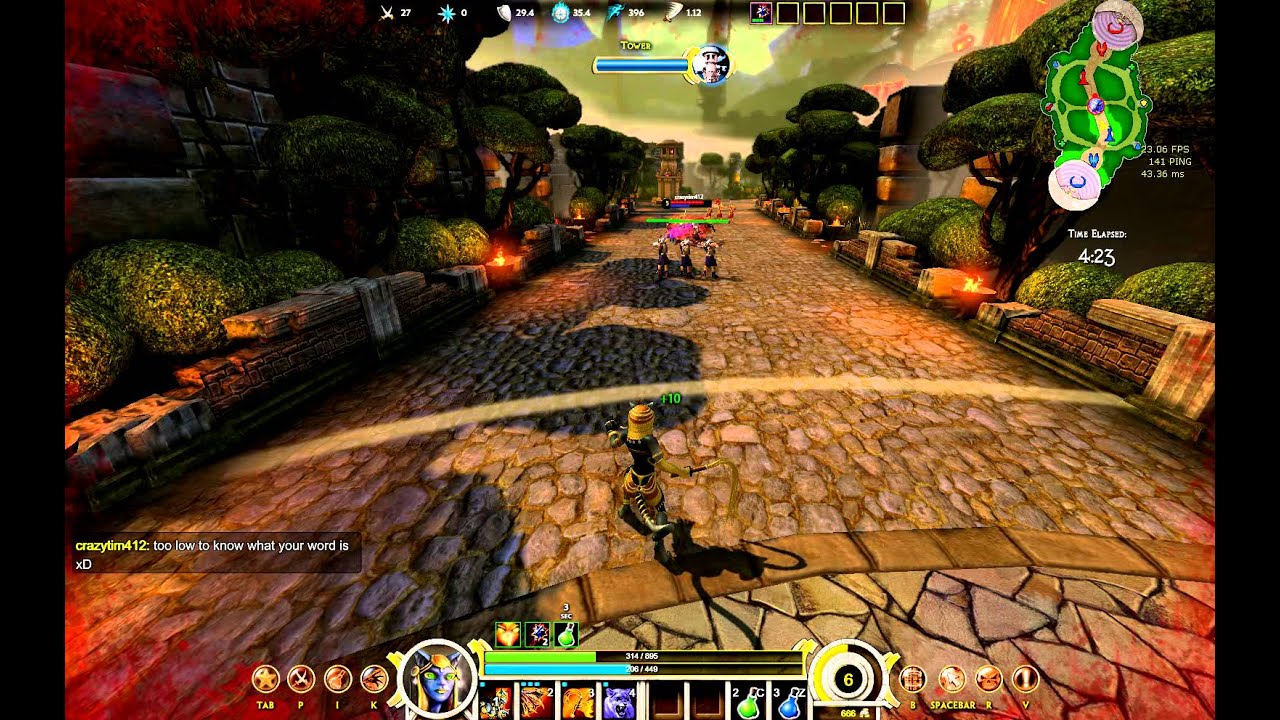Screen dimensions: 1280x720
Task: Use the second ability with the claw swipe
Action: (536, 703)
